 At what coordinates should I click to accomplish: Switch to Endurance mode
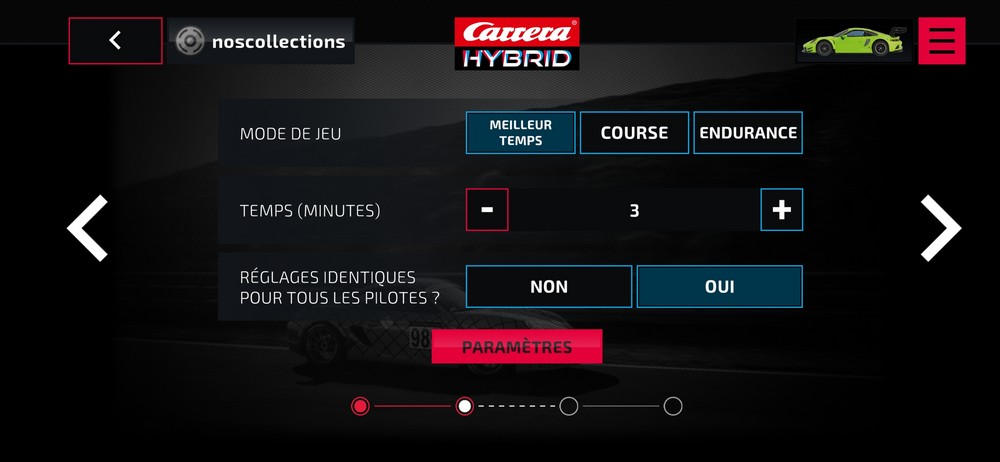(748, 132)
